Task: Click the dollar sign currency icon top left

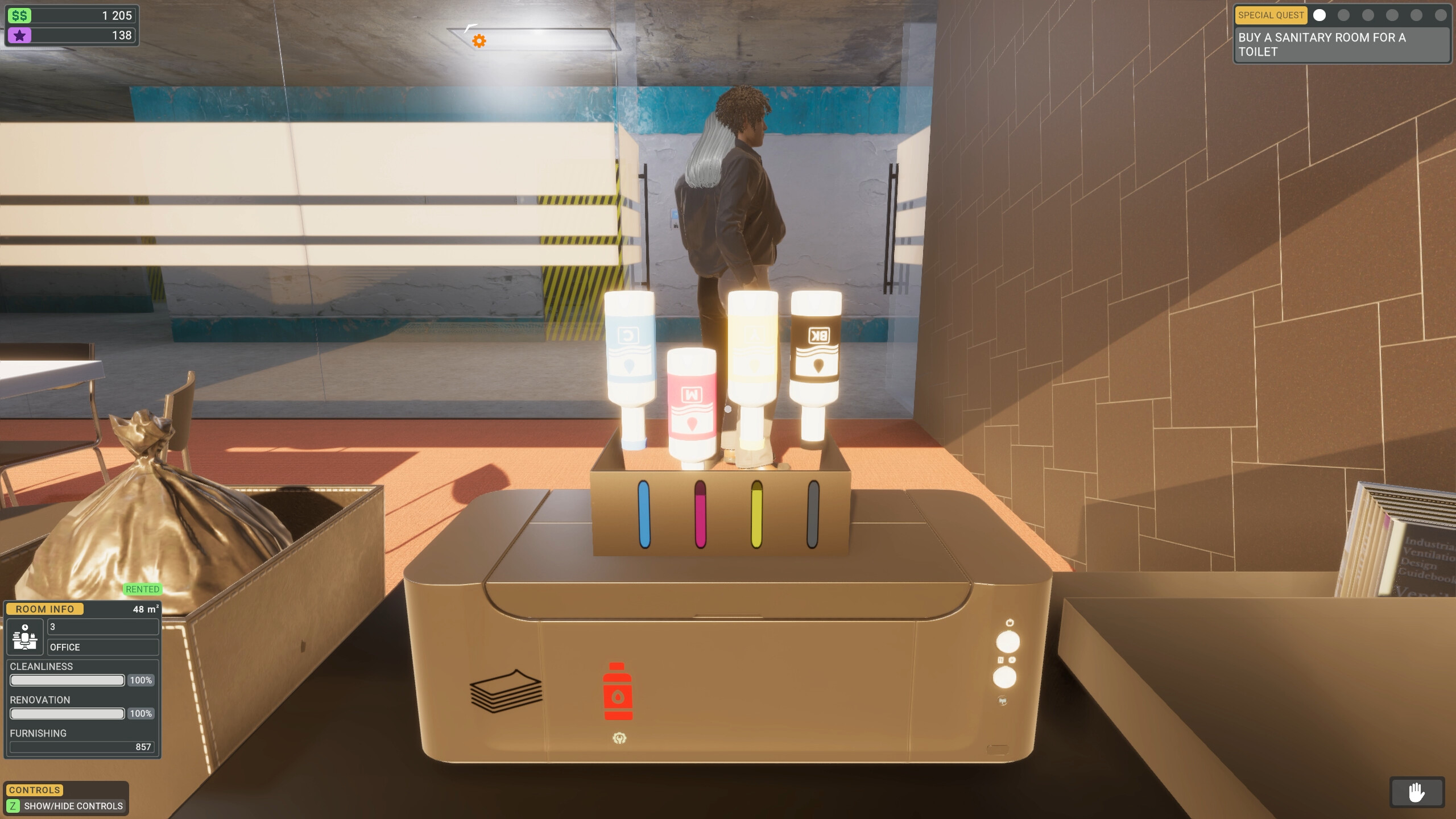Action: [19, 15]
